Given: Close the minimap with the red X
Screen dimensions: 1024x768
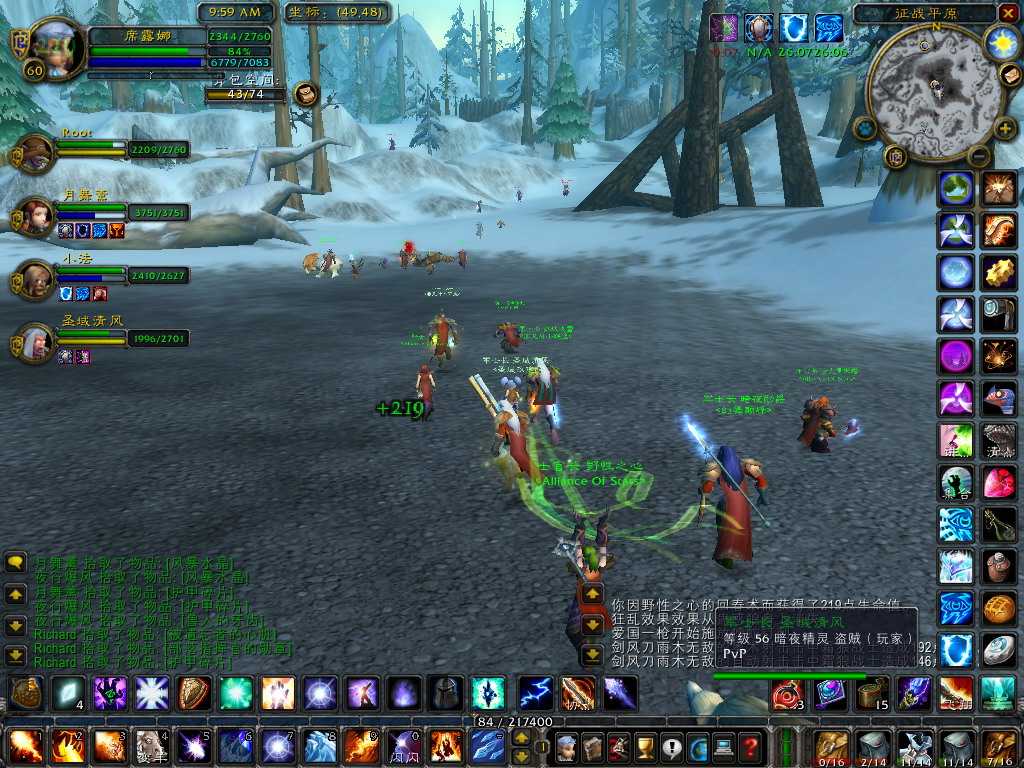Looking at the screenshot, I should tap(1007, 13).
